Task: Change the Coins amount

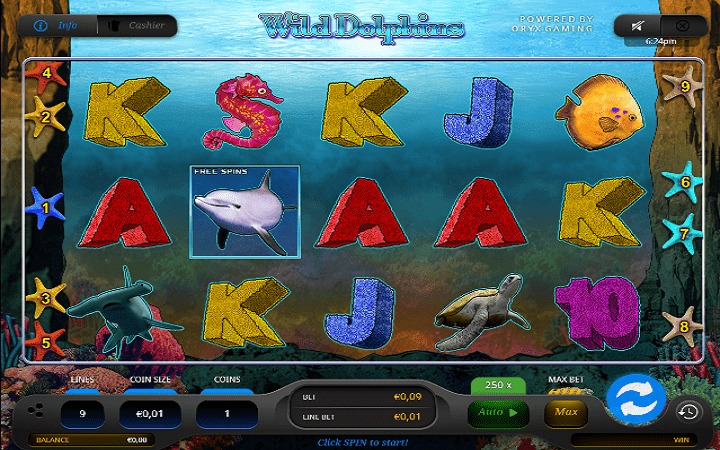Action: (x=227, y=412)
